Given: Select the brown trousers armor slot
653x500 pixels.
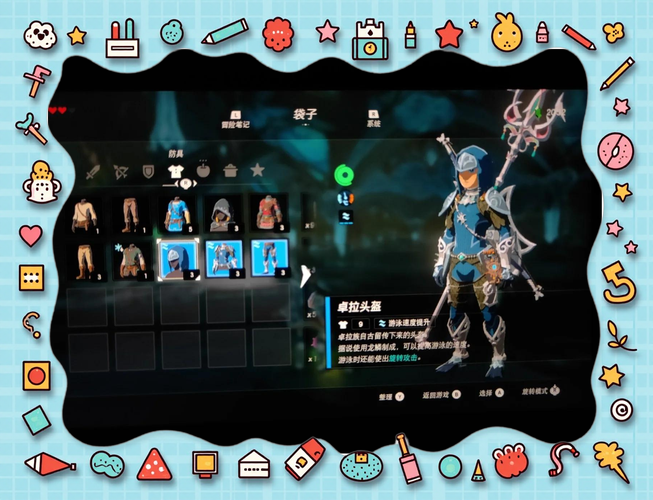Looking at the screenshot, I should click(131, 214).
